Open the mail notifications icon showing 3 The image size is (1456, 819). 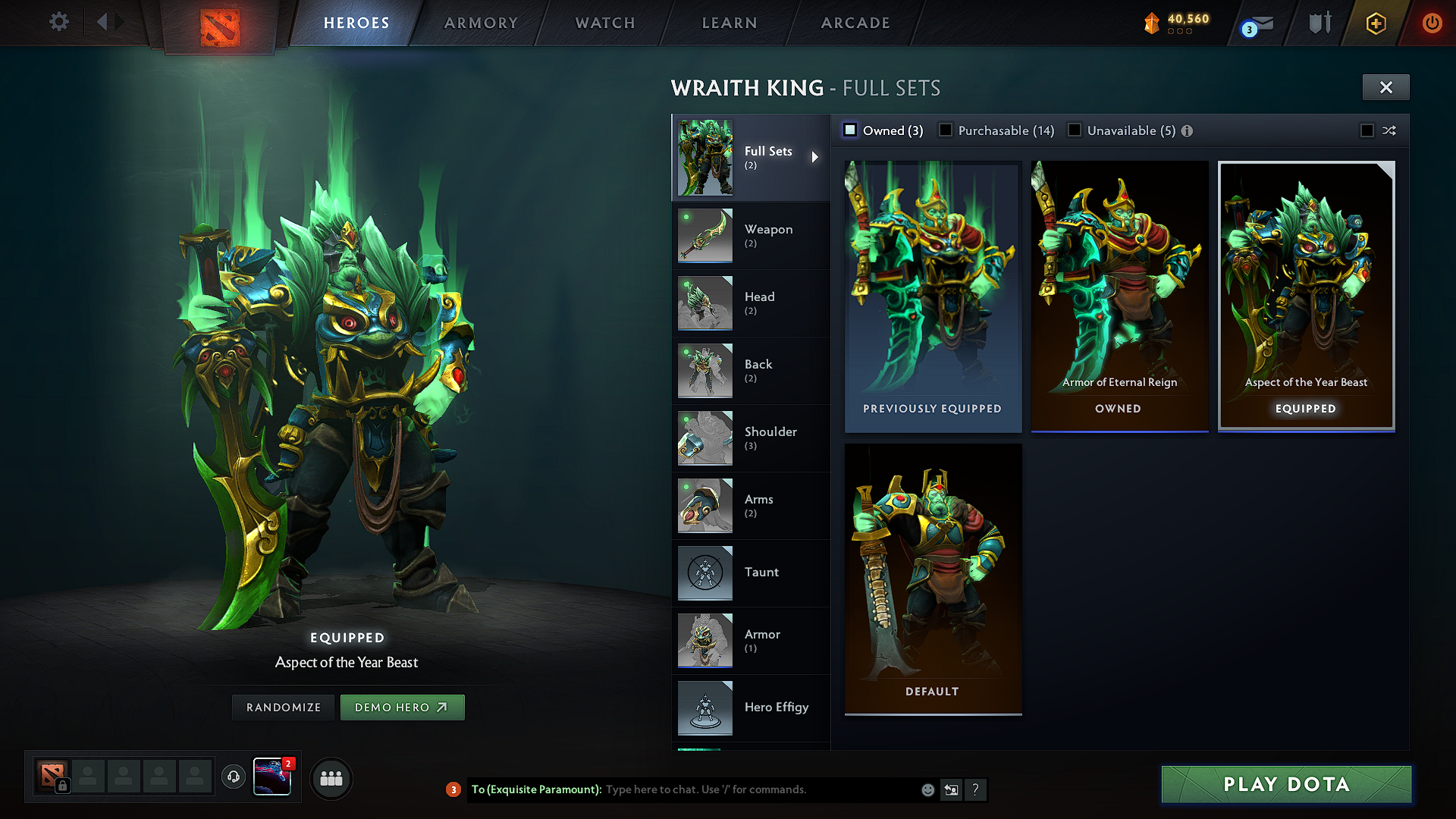tap(1255, 23)
